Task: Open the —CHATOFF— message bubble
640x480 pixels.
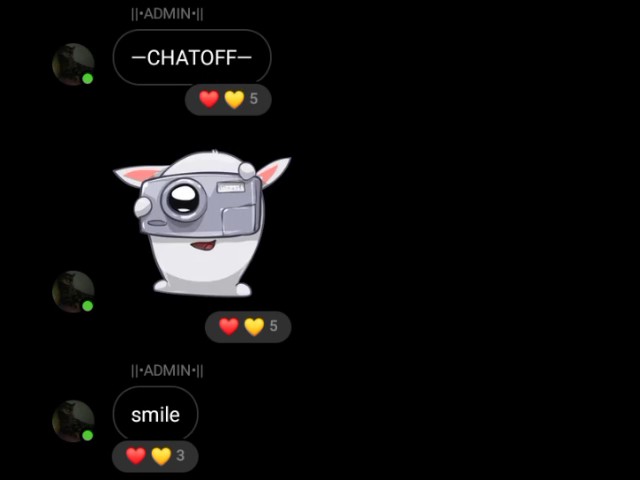Action: 191,58
